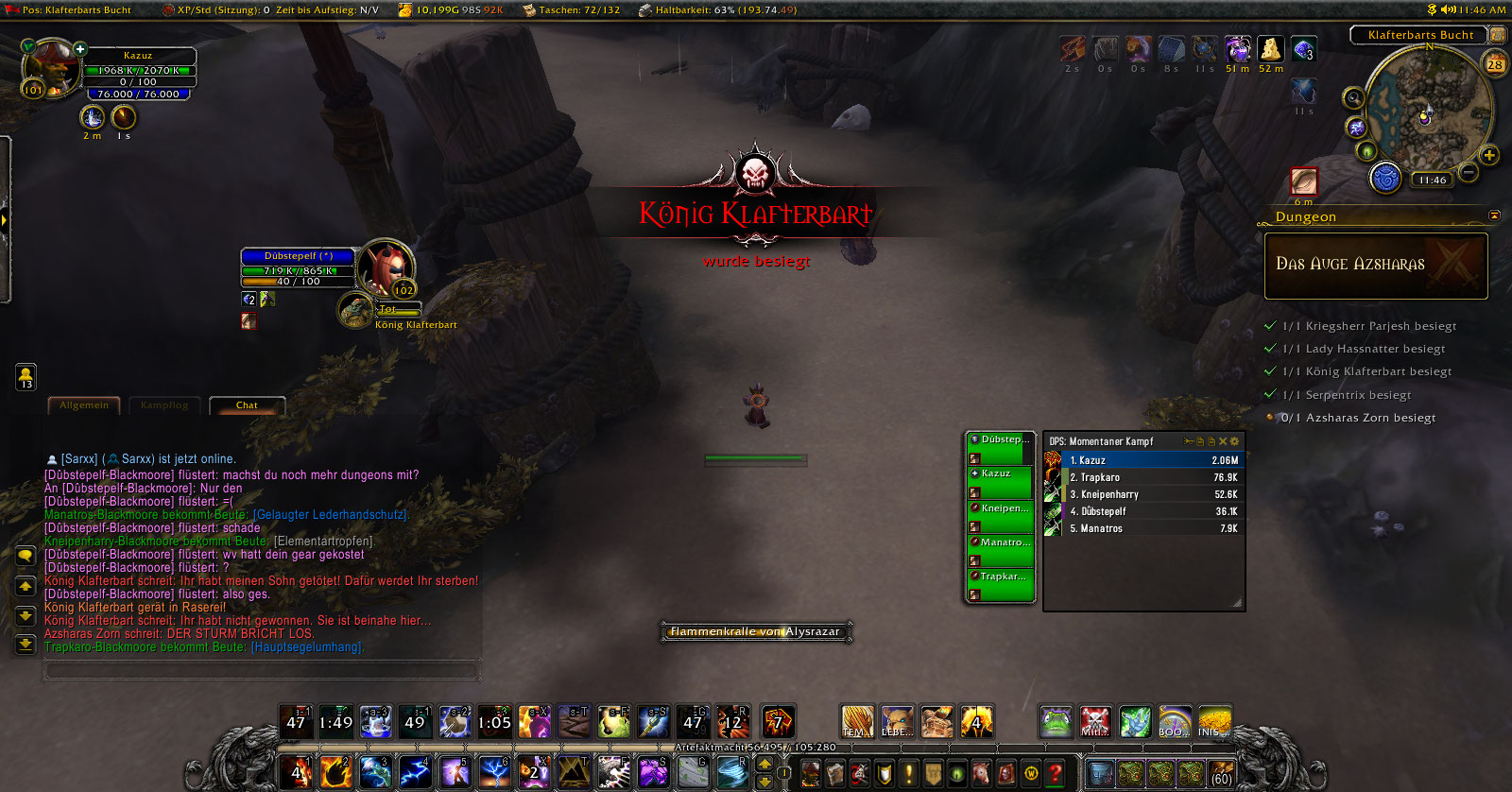The image size is (1512, 792).
Task: Collapse the Dungeon objective tracker
Action: [x=1494, y=215]
